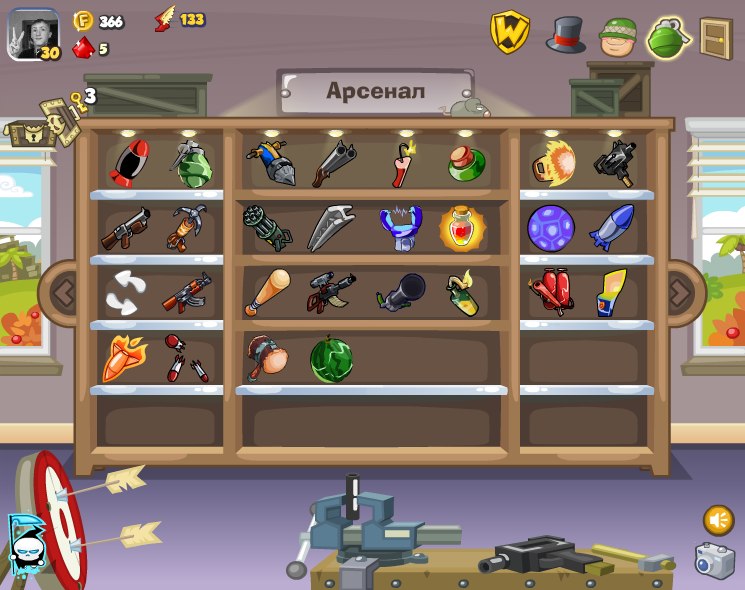Open the black top hat tab
Image resolution: width=745 pixels, height=590 pixels.
click(x=565, y=35)
